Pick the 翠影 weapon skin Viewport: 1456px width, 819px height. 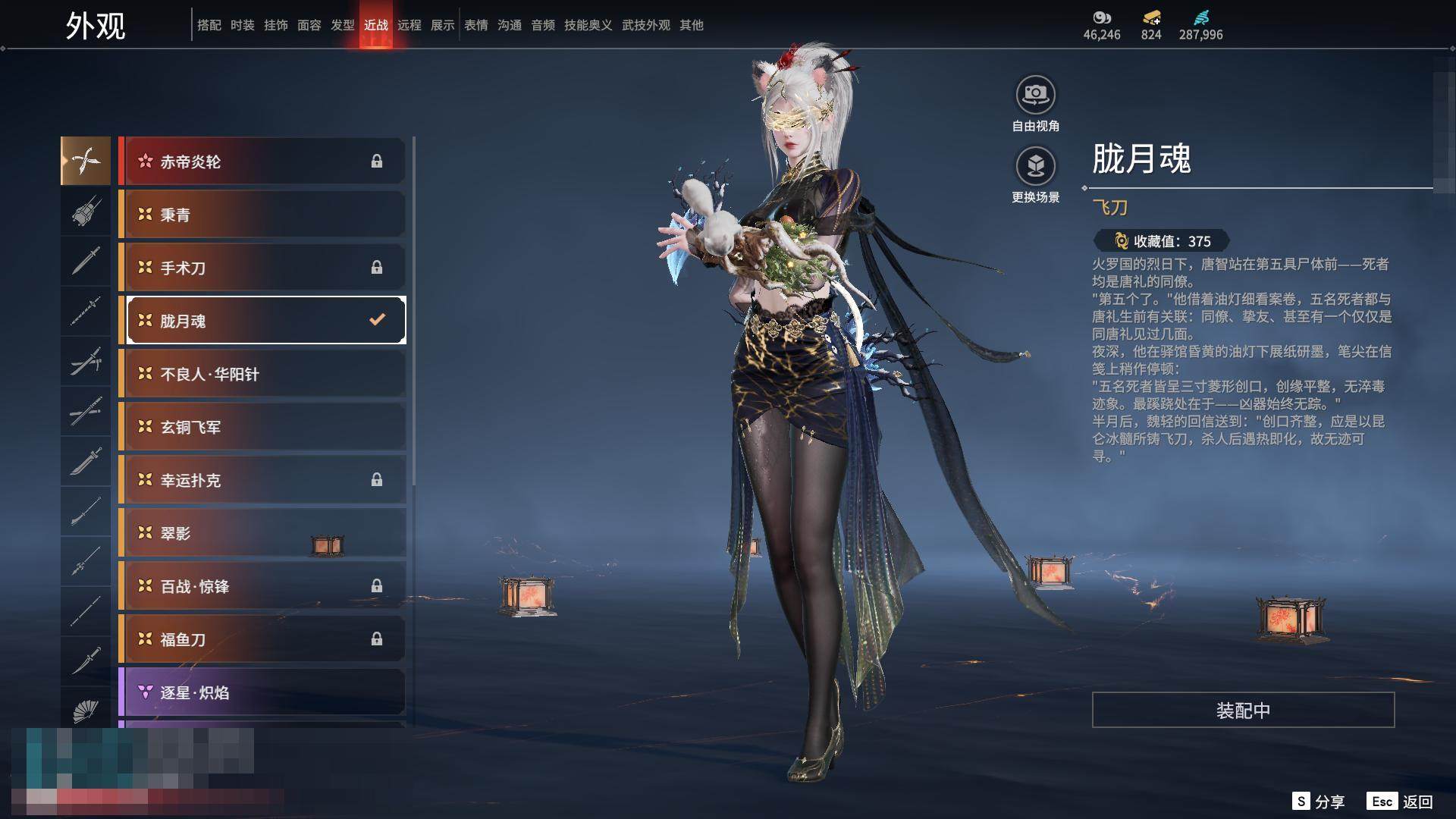pyautogui.click(x=262, y=533)
